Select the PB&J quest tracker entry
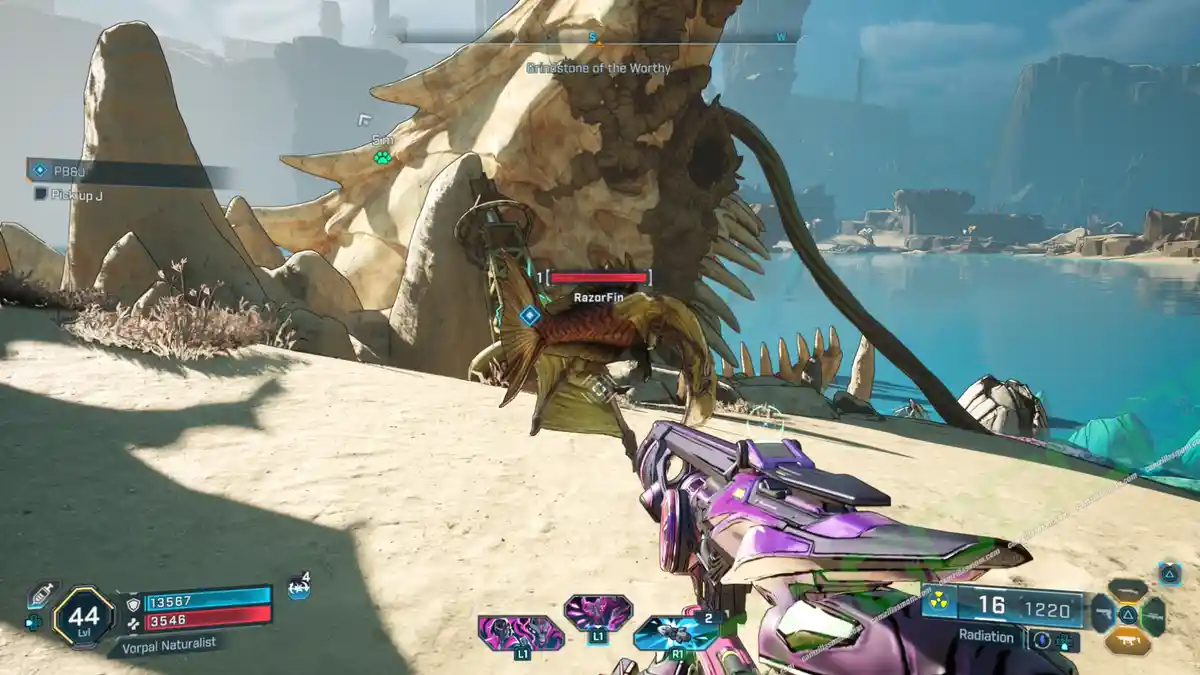The image size is (1200, 675). pos(70,171)
